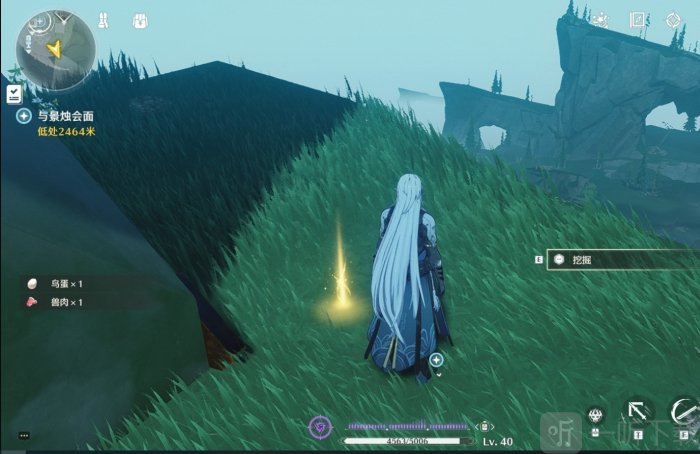This screenshot has width=700, height=454.
Task: Open the guidebook icon in the top right
Action: [x=638, y=19]
